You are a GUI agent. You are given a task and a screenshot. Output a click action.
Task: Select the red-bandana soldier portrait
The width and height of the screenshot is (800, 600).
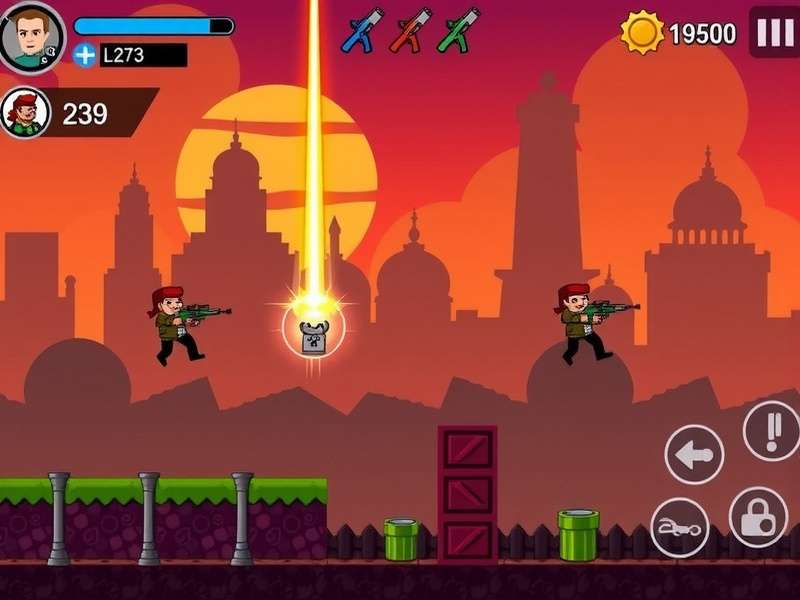pos(24,113)
